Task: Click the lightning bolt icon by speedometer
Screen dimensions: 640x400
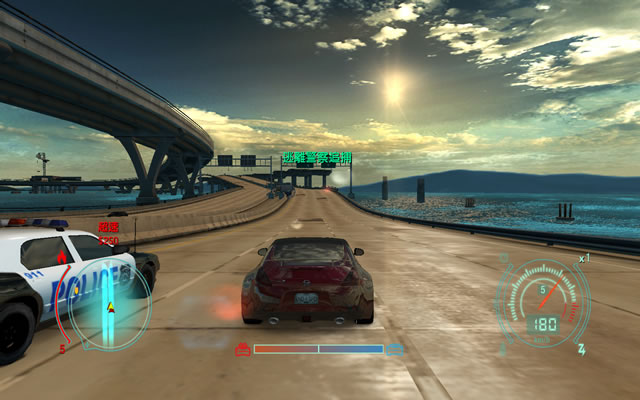Action: 581,350
